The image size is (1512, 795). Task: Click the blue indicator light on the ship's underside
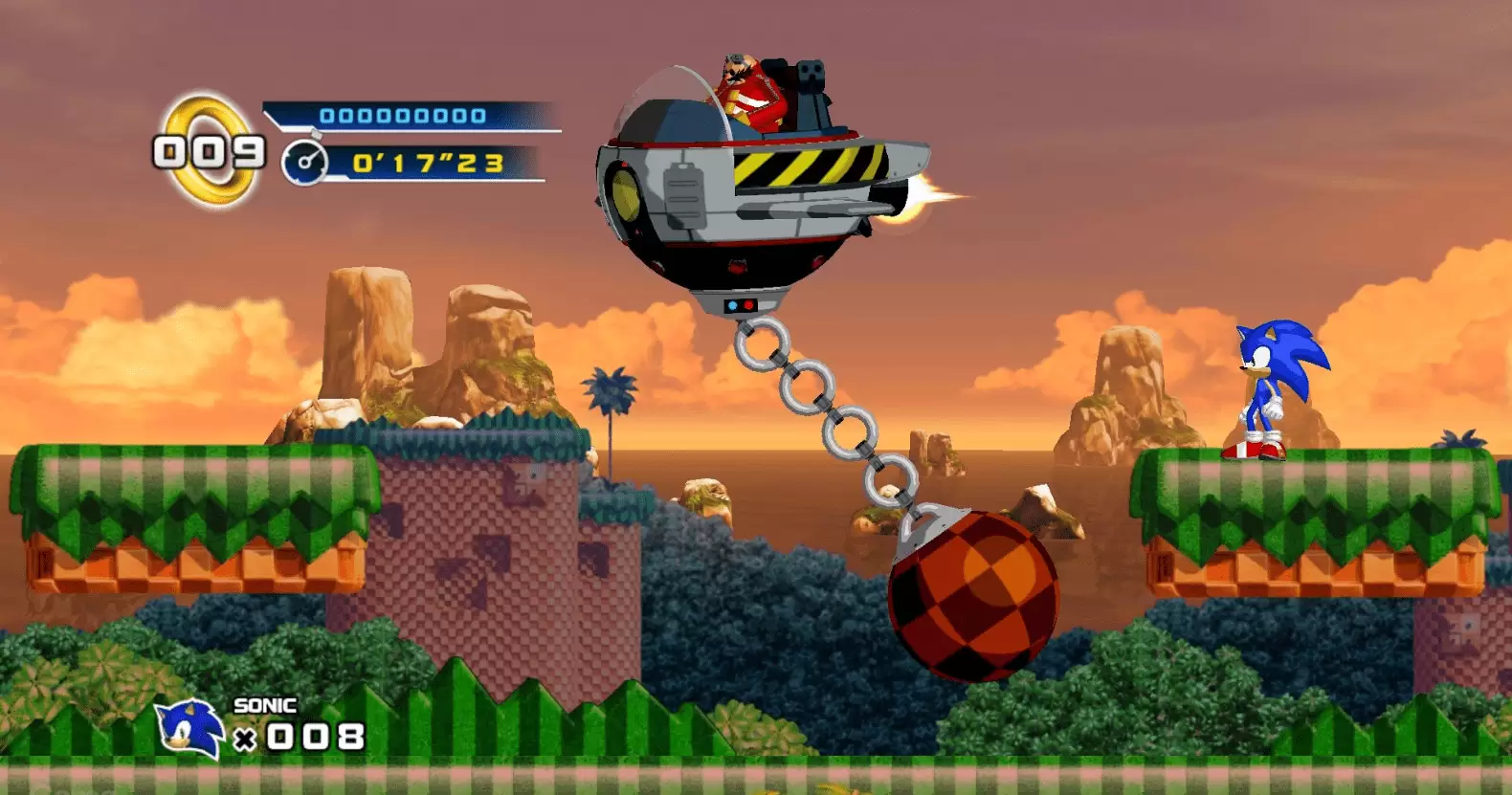point(733,305)
